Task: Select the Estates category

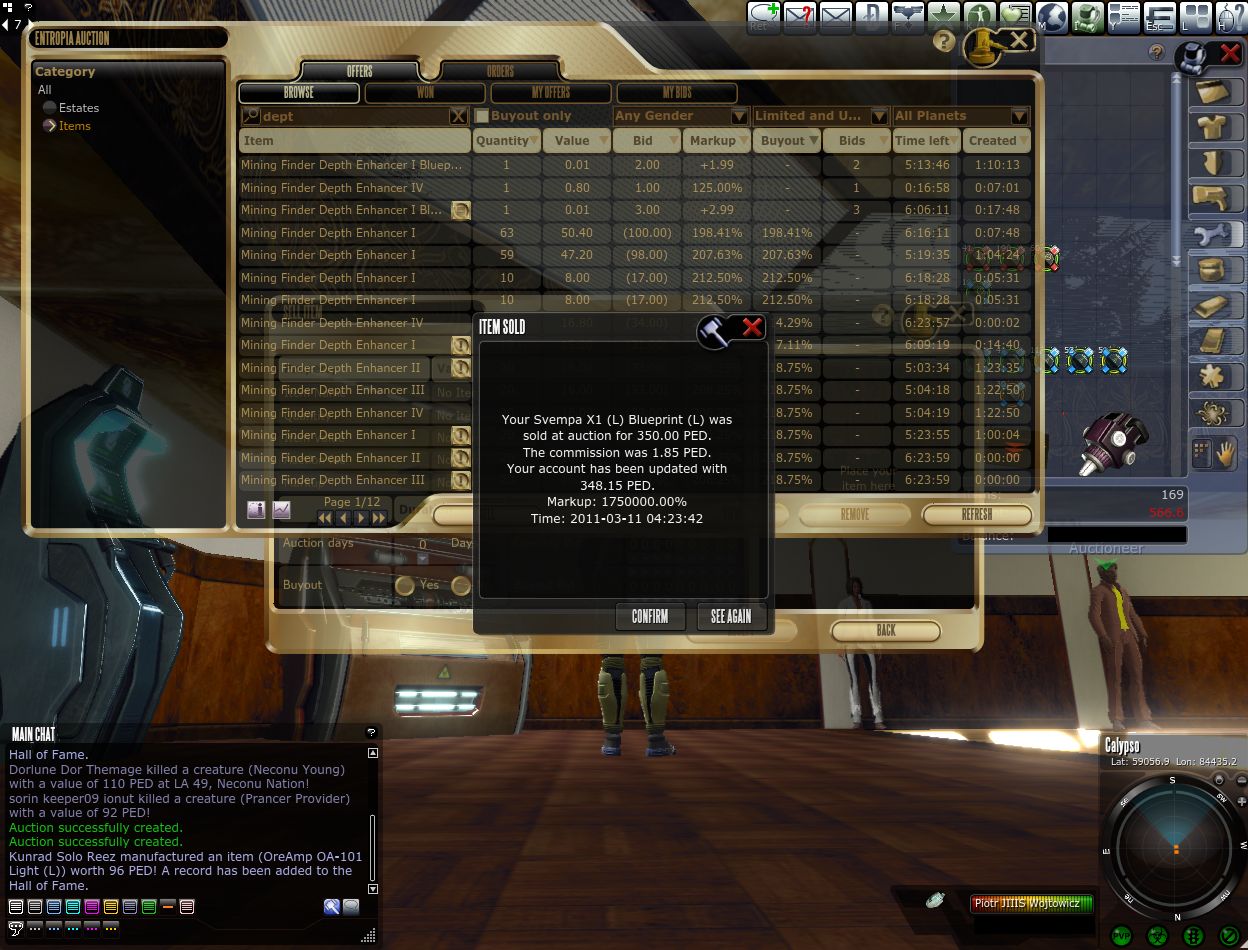Action: pos(78,108)
